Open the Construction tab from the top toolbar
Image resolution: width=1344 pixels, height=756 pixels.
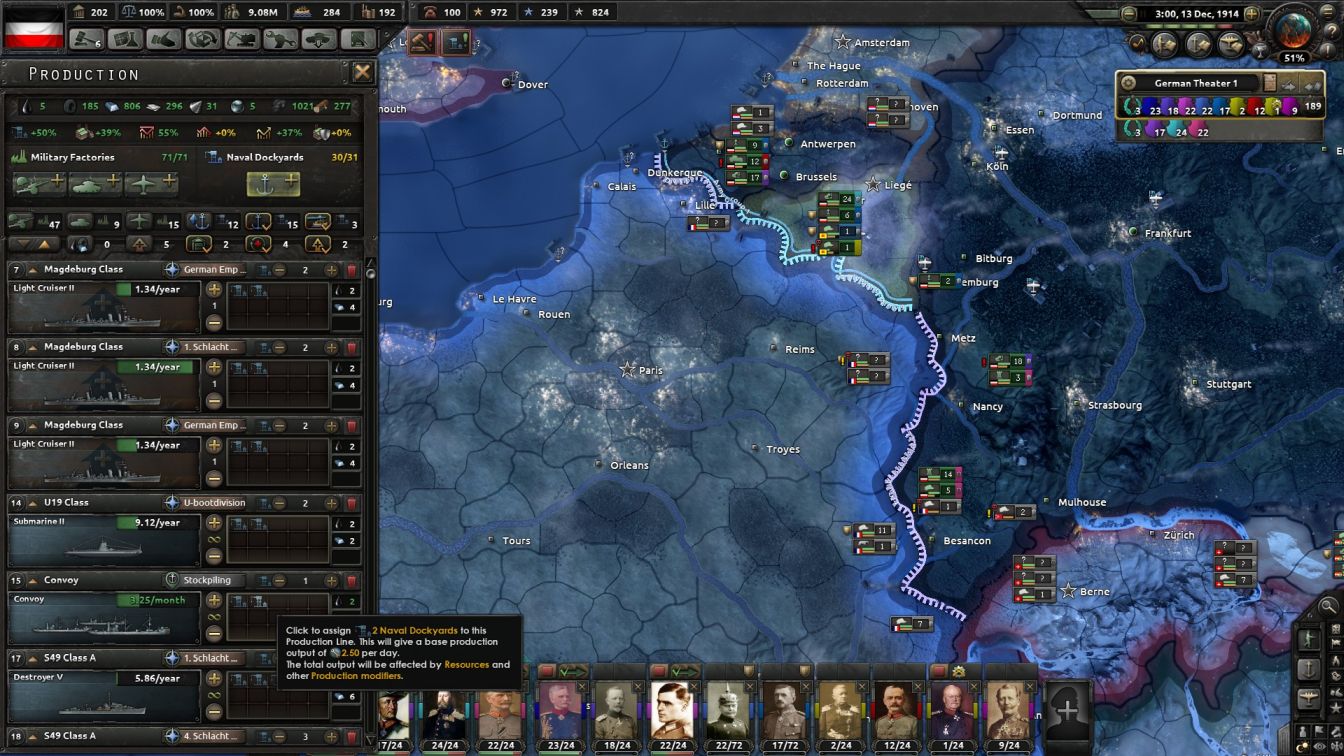click(243, 38)
